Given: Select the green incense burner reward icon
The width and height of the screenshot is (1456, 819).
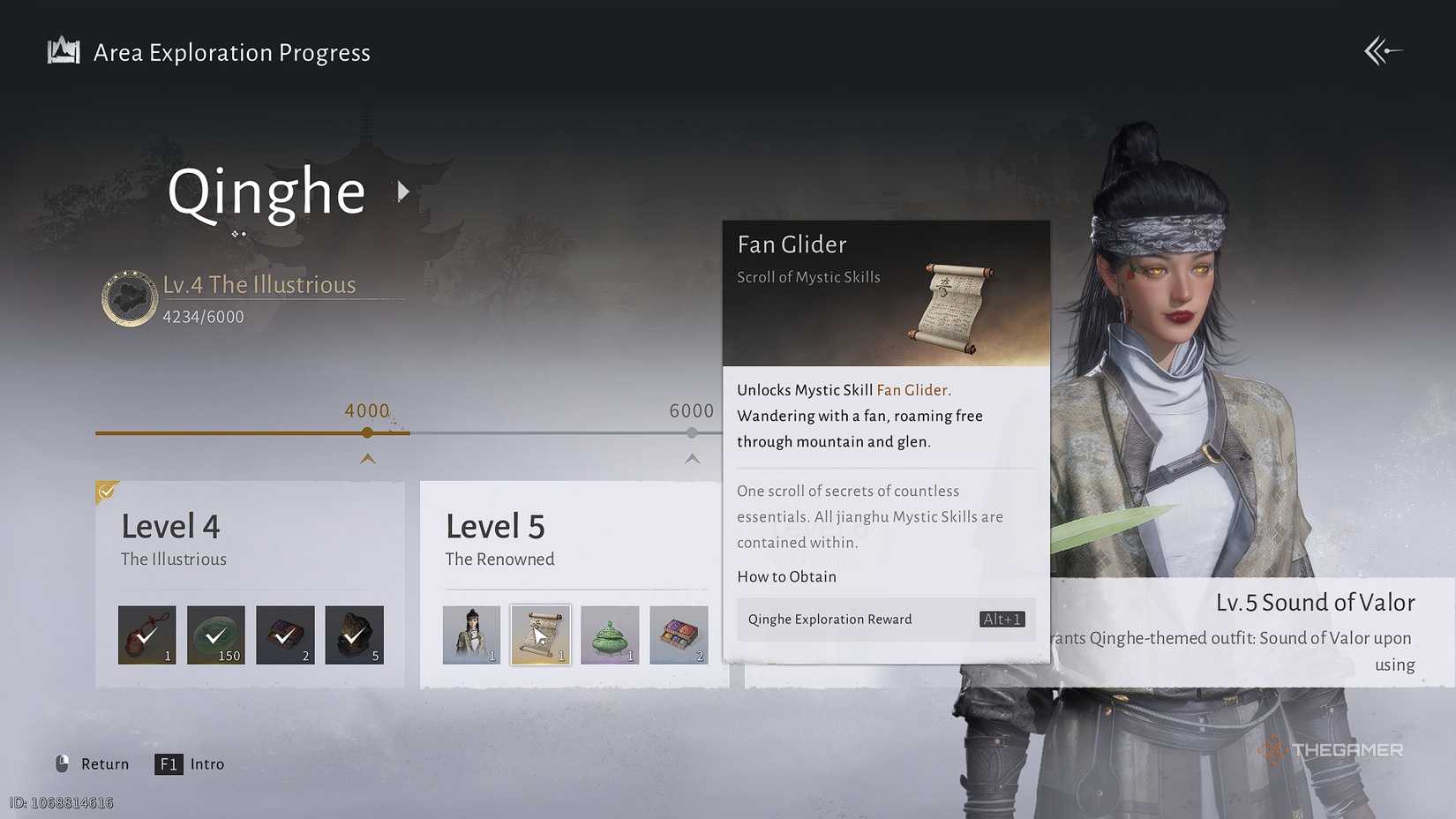Looking at the screenshot, I should point(609,635).
